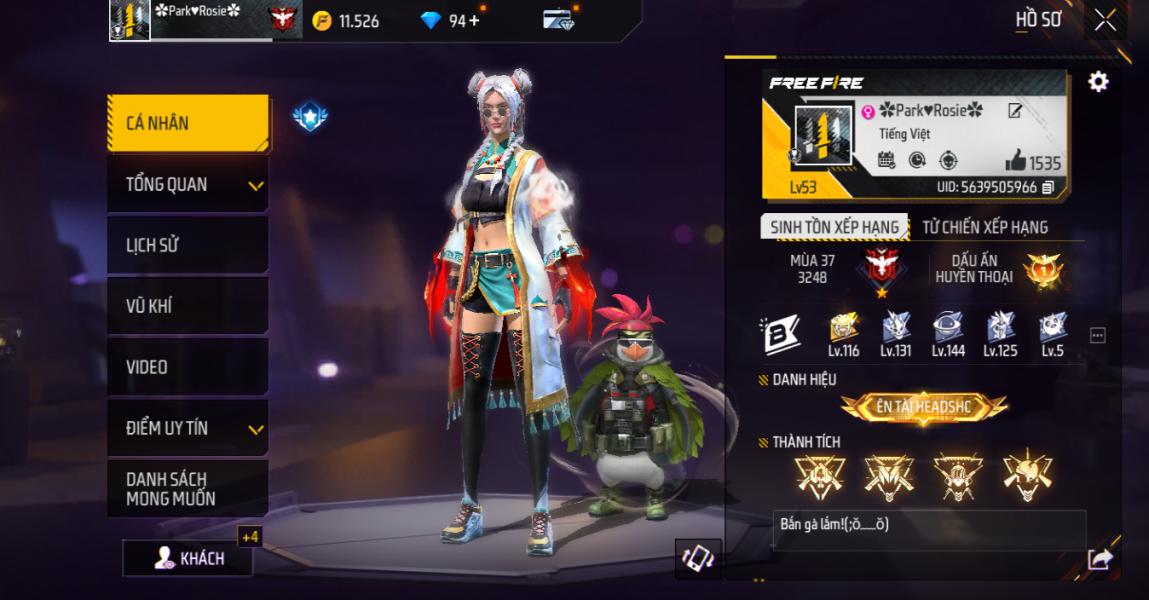The width and height of the screenshot is (1149, 600).
Task: Open DANH SÁCH MONG MUỐN wishlist
Action: pos(188,489)
